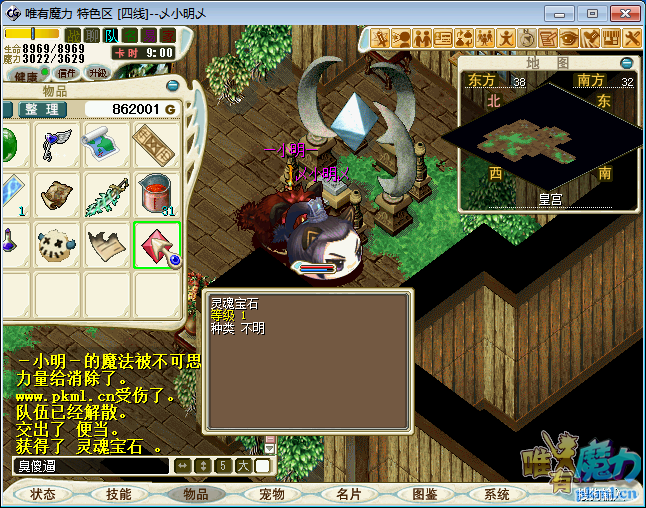
Task: Select the winged silver hook item
Action: tap(58, 145)
